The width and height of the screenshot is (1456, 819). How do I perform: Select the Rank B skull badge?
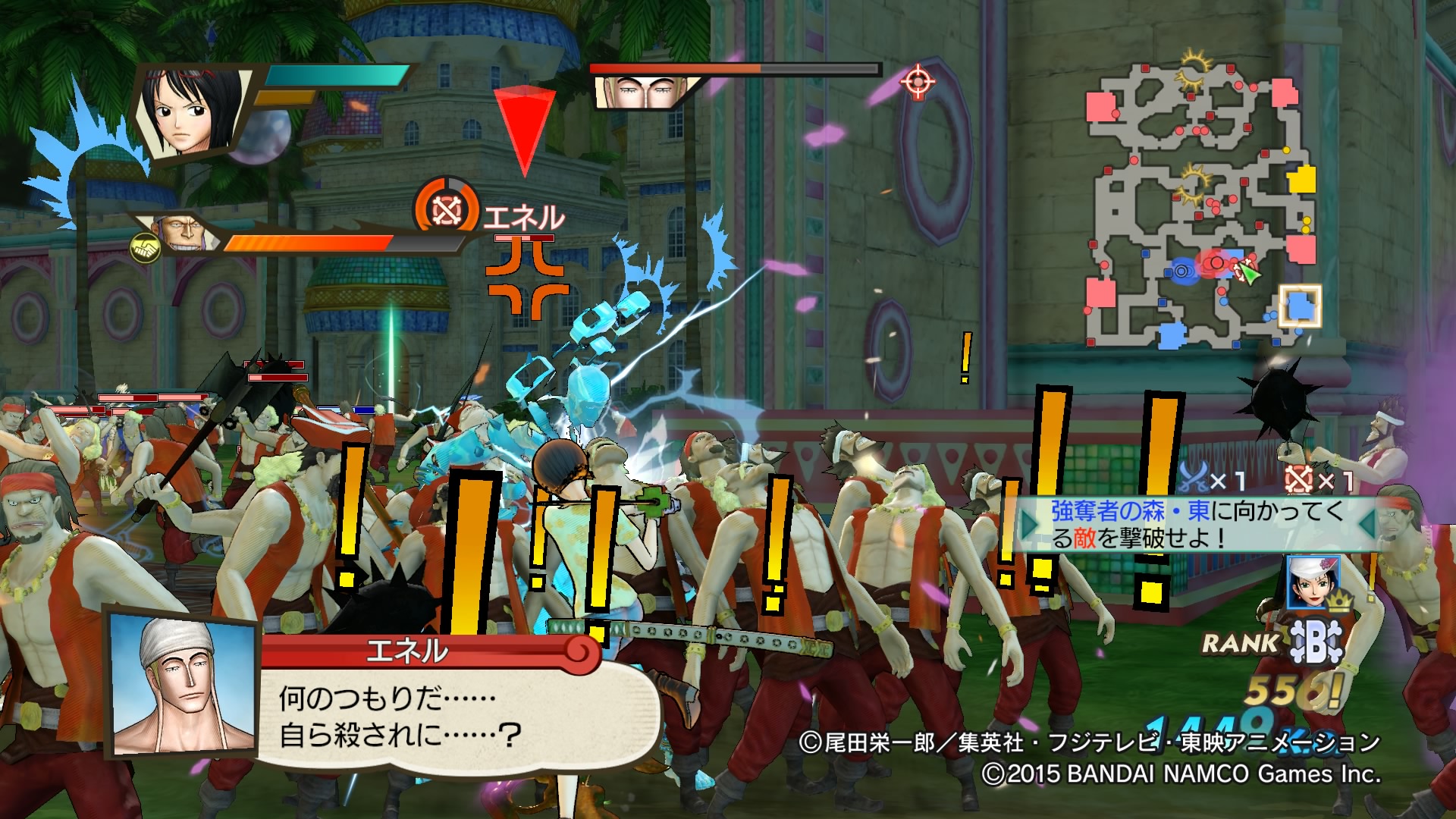coord(1316,642)
